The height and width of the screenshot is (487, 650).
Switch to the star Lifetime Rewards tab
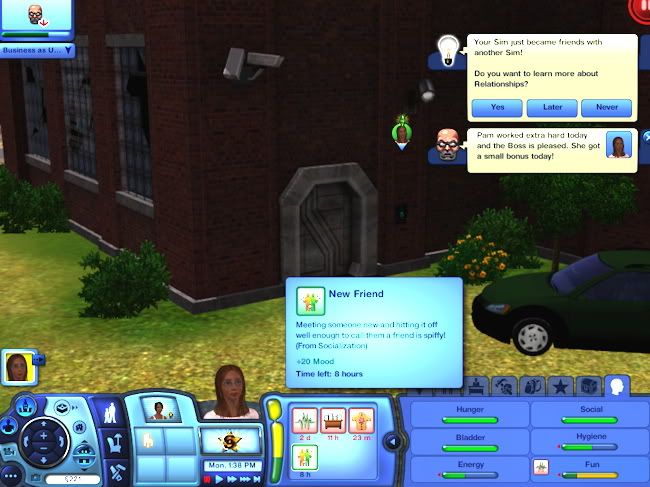click(x=562, y=385)
